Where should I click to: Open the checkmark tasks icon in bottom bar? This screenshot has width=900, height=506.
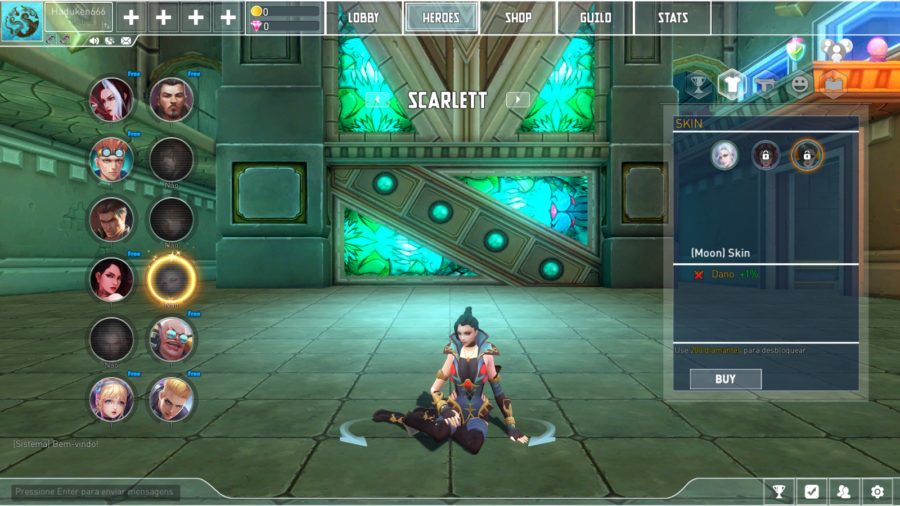tap(811, 491)
